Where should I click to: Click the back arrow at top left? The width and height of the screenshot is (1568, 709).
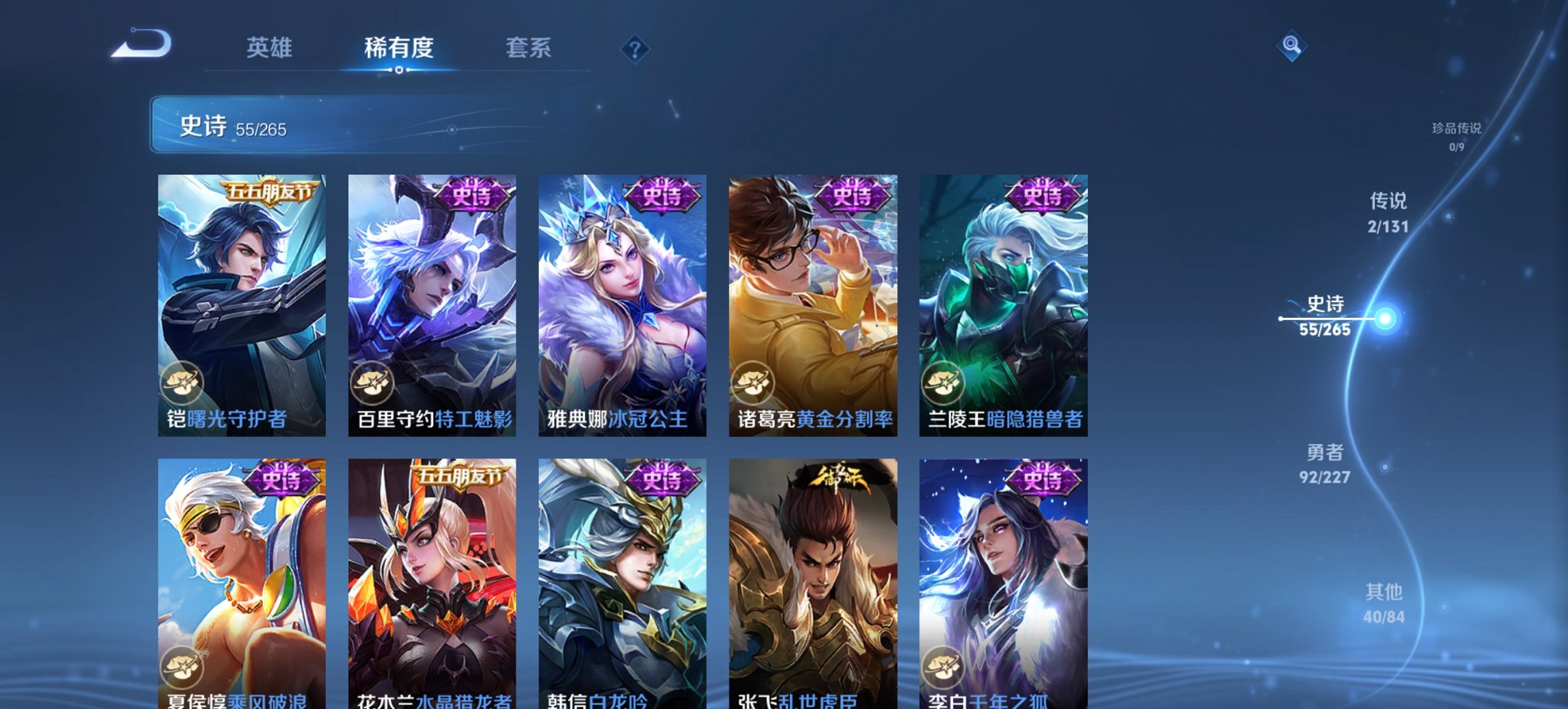click(141, 48)
